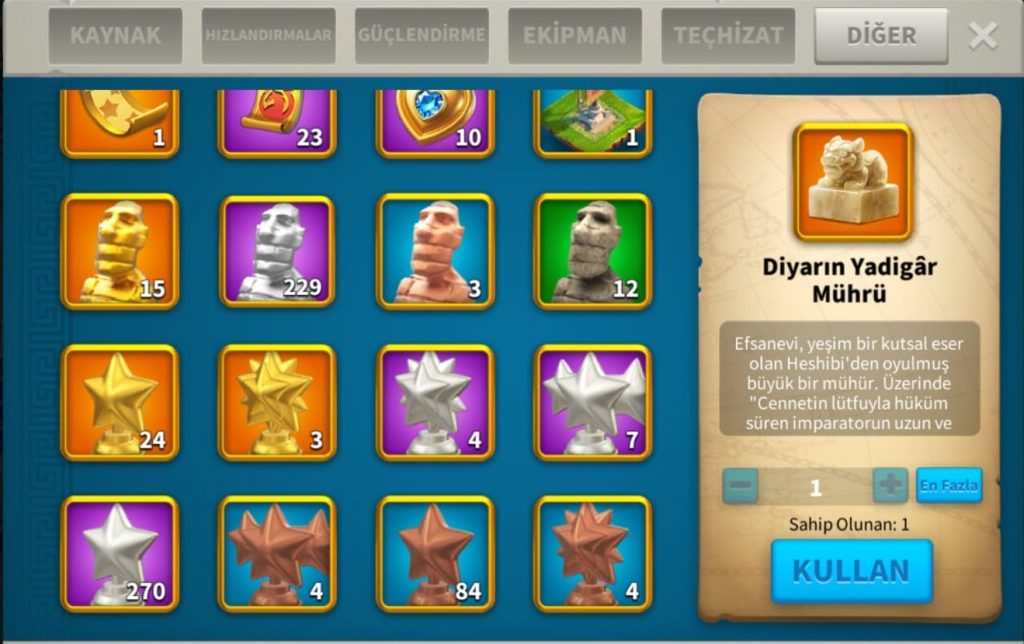Screen dimensions: 1024x644
Task: Choose the bronze star trophy with 84
Action: [x=435, y=554]
